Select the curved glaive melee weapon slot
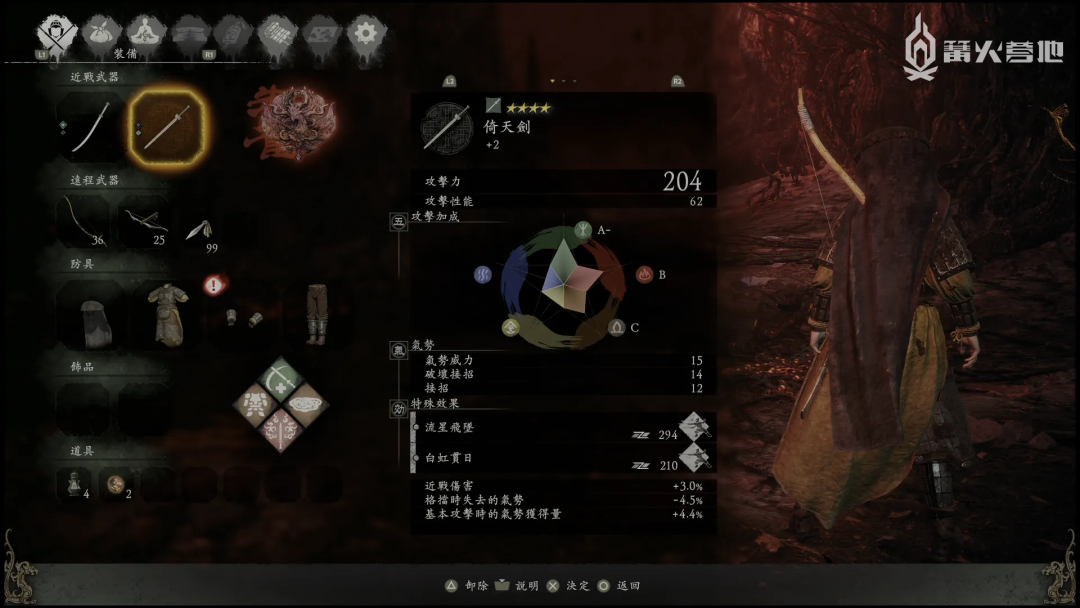1080x608 pixels. 90,128
